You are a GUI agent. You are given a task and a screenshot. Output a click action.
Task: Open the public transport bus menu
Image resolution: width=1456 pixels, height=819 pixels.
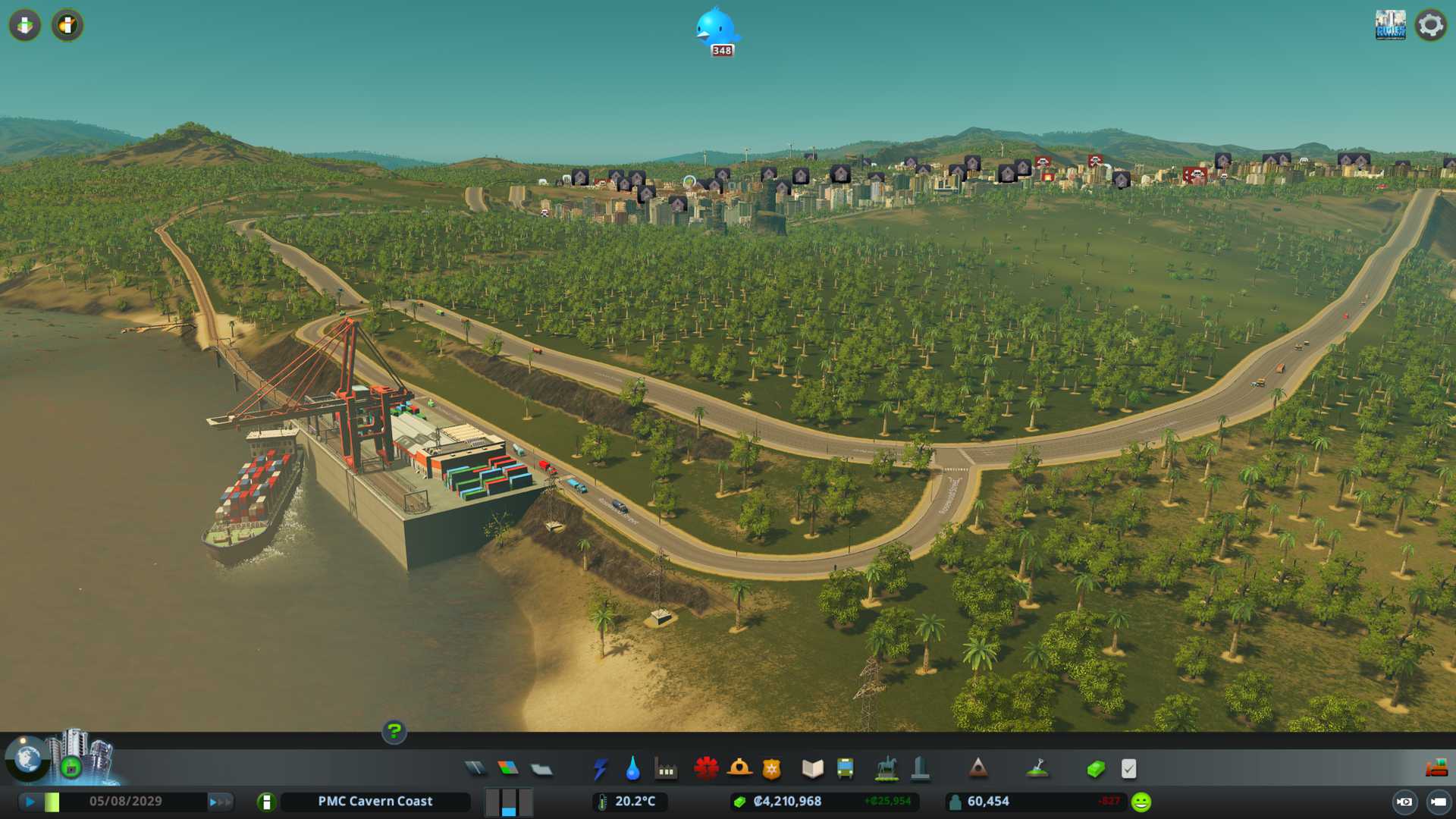pos(845,769)
